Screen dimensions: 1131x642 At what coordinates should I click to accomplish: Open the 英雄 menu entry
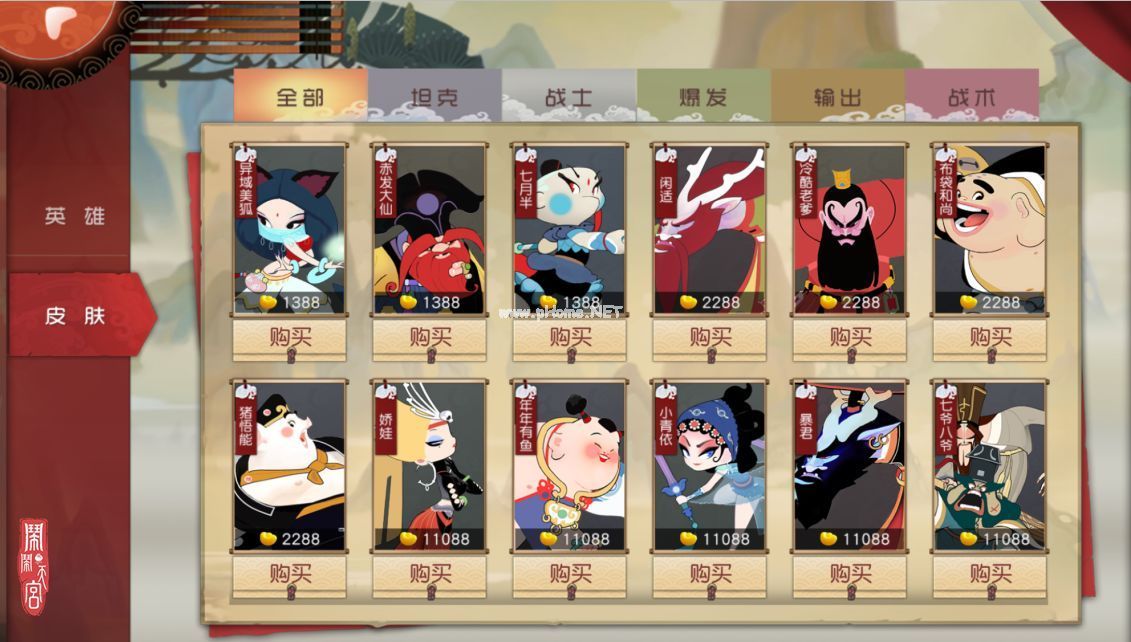[74, 217]
